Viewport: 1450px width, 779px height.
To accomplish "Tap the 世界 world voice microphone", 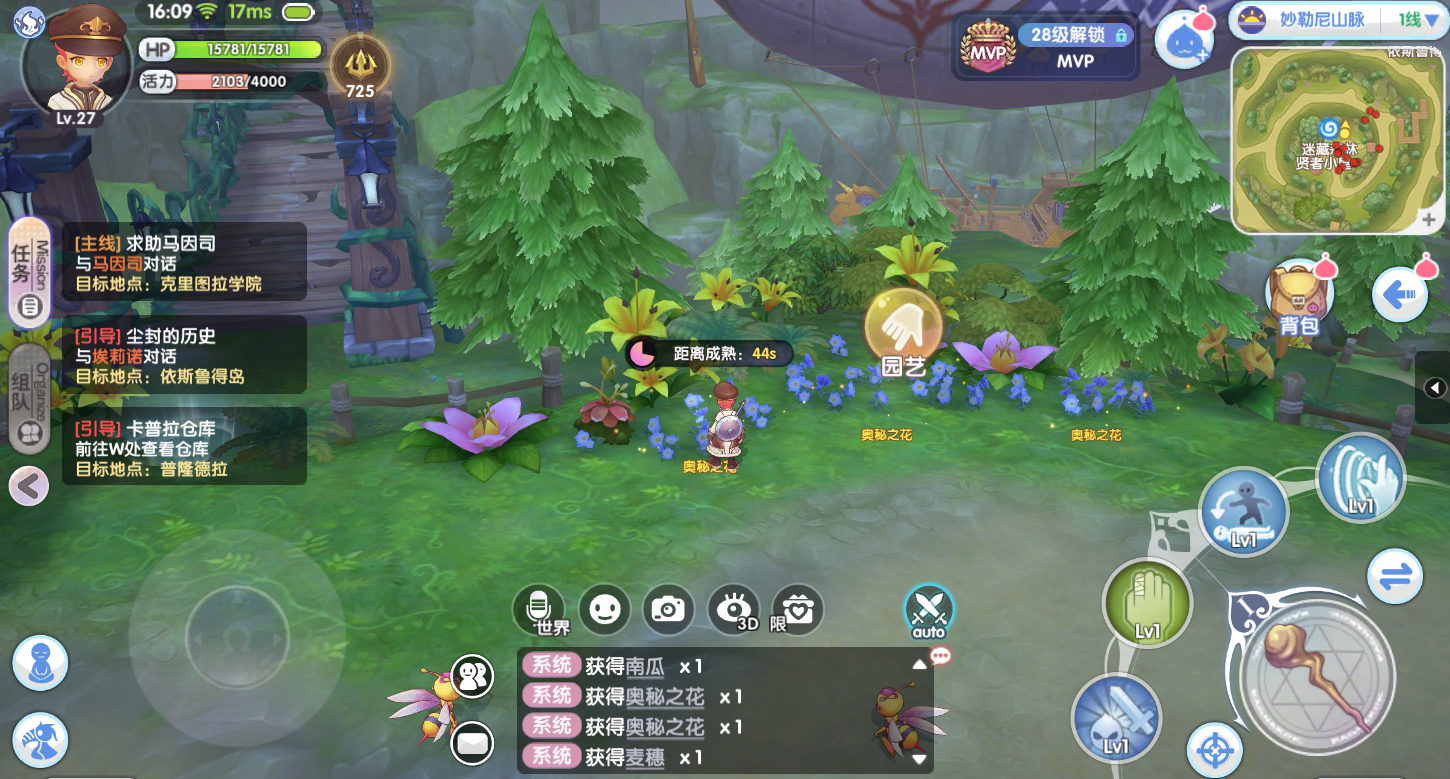I will tap(539, 608).
